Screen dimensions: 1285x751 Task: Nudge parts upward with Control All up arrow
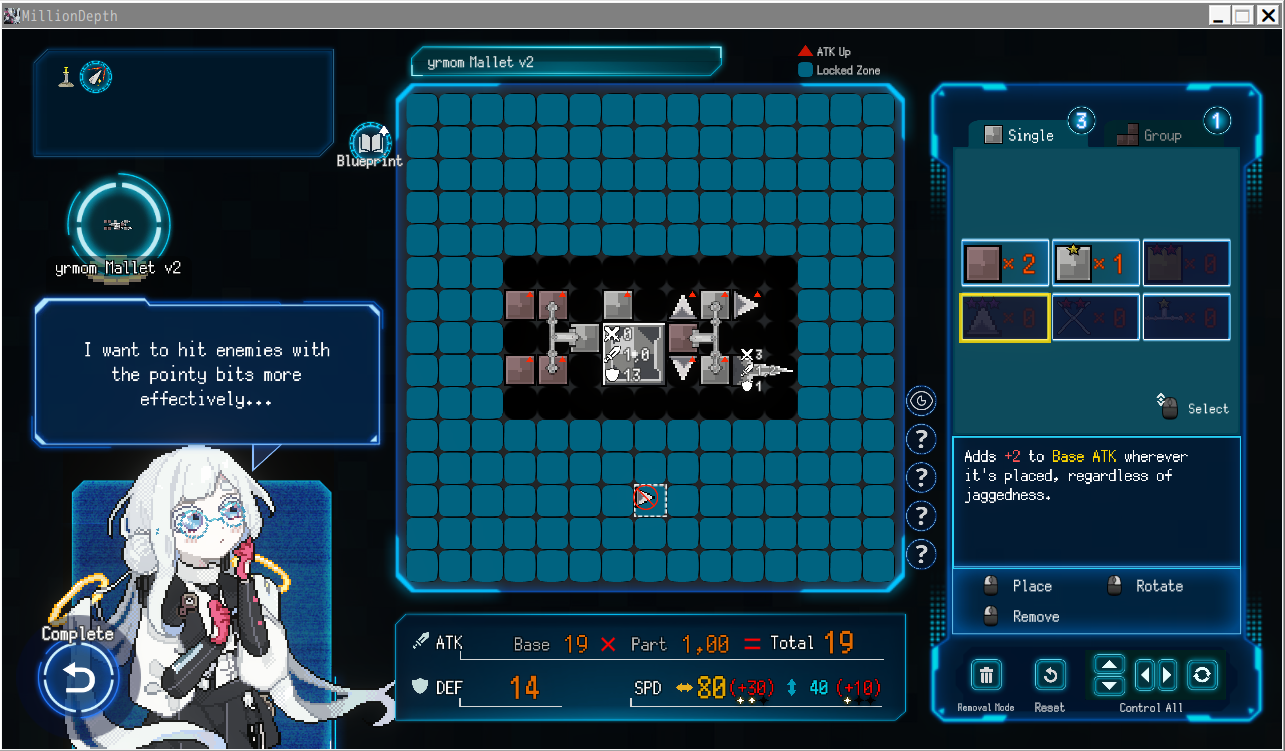(1108, 665)
